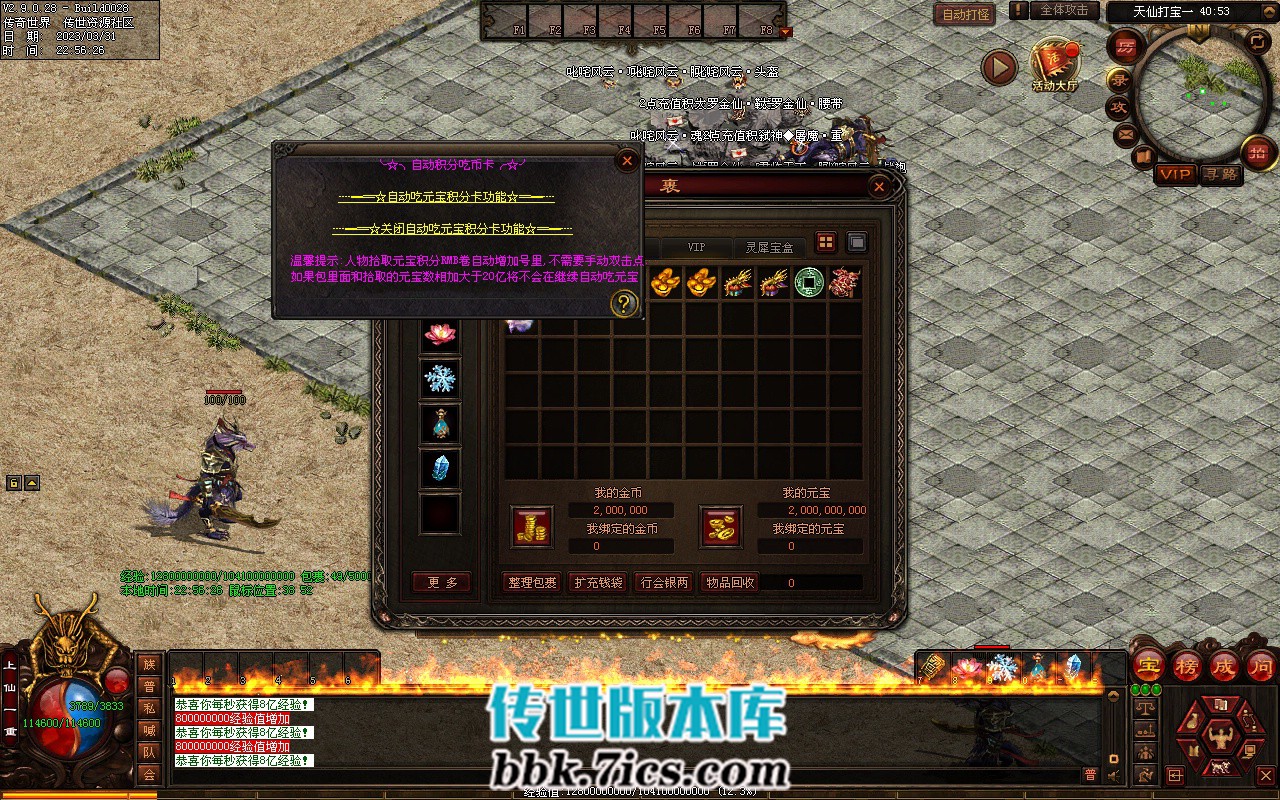Open the question mark help icon
This screenshot has width=1280, height=800.
624,303
